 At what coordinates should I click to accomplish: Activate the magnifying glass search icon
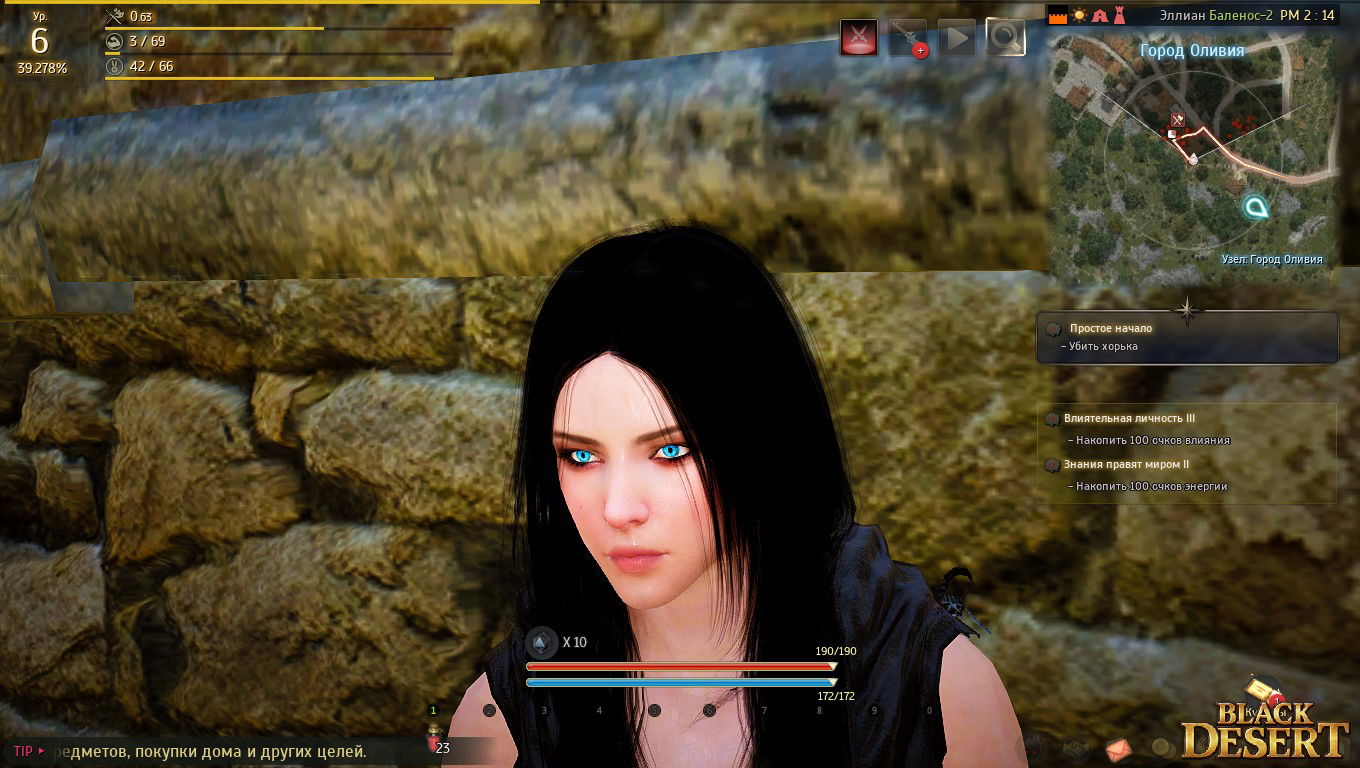pyautogui.click(x=1005, y=38)
